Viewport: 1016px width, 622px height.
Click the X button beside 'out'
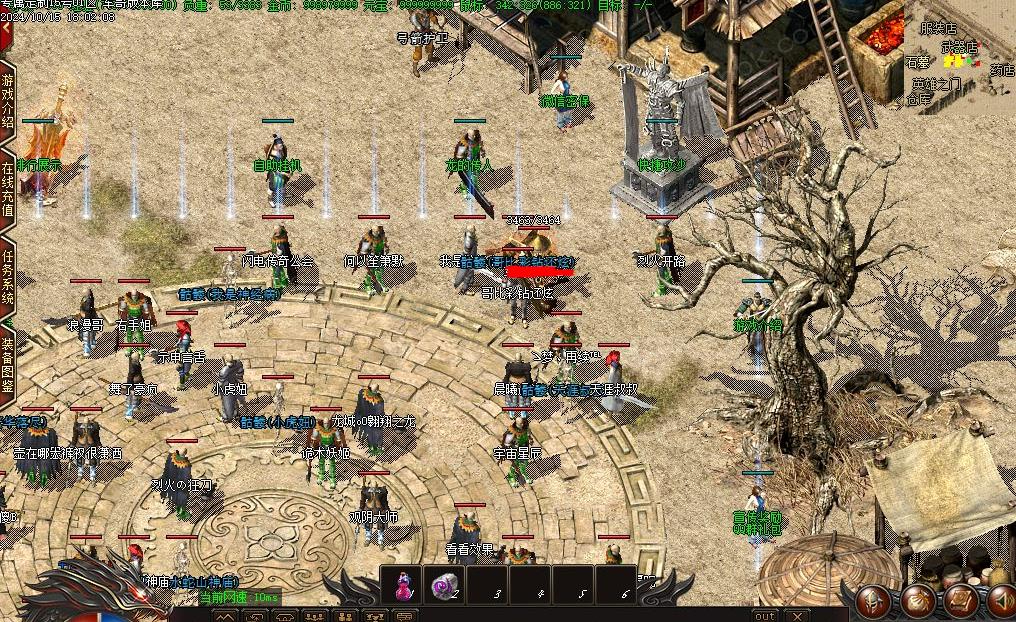[796, 616]
